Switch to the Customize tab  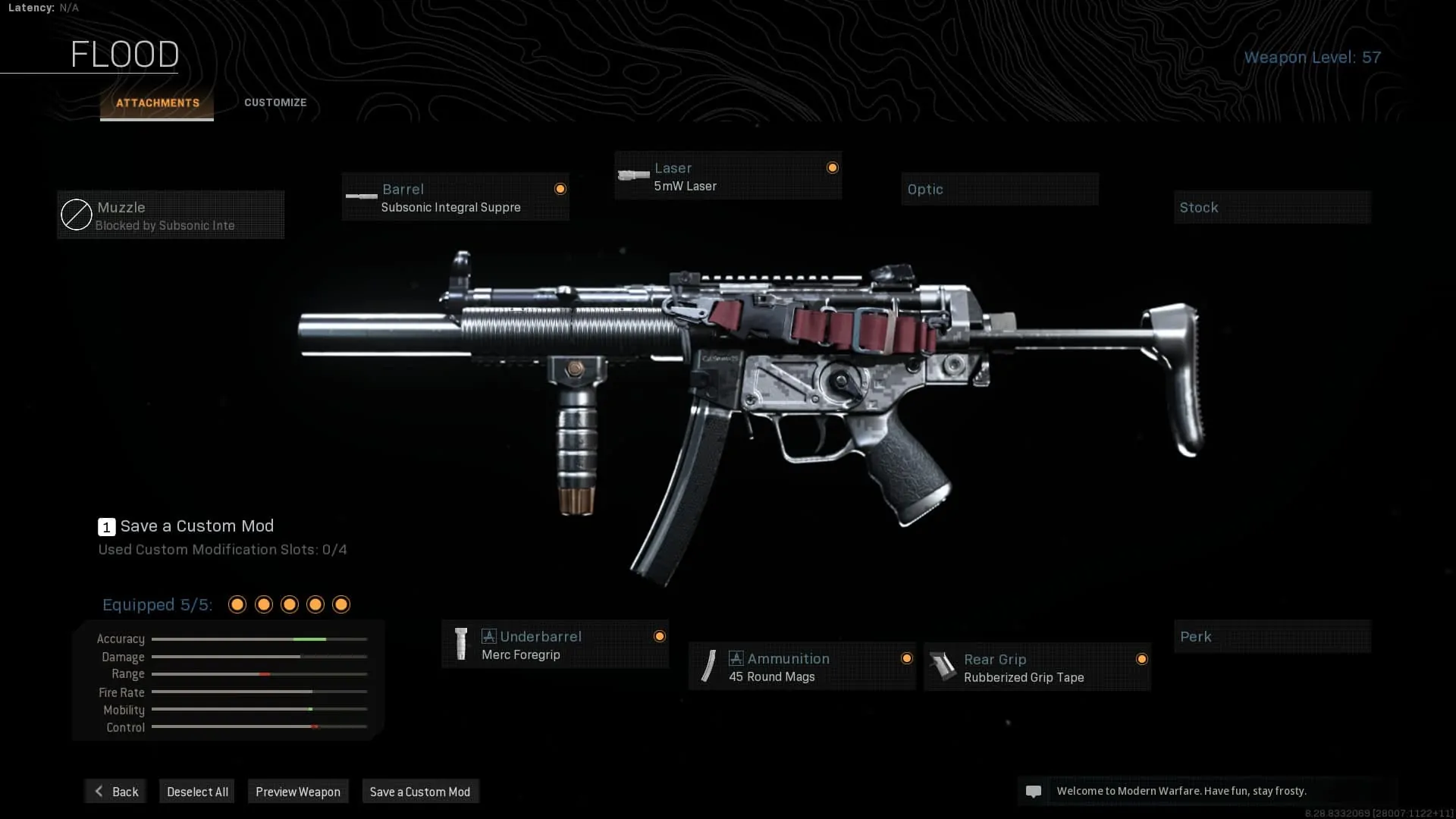(275, 102)
